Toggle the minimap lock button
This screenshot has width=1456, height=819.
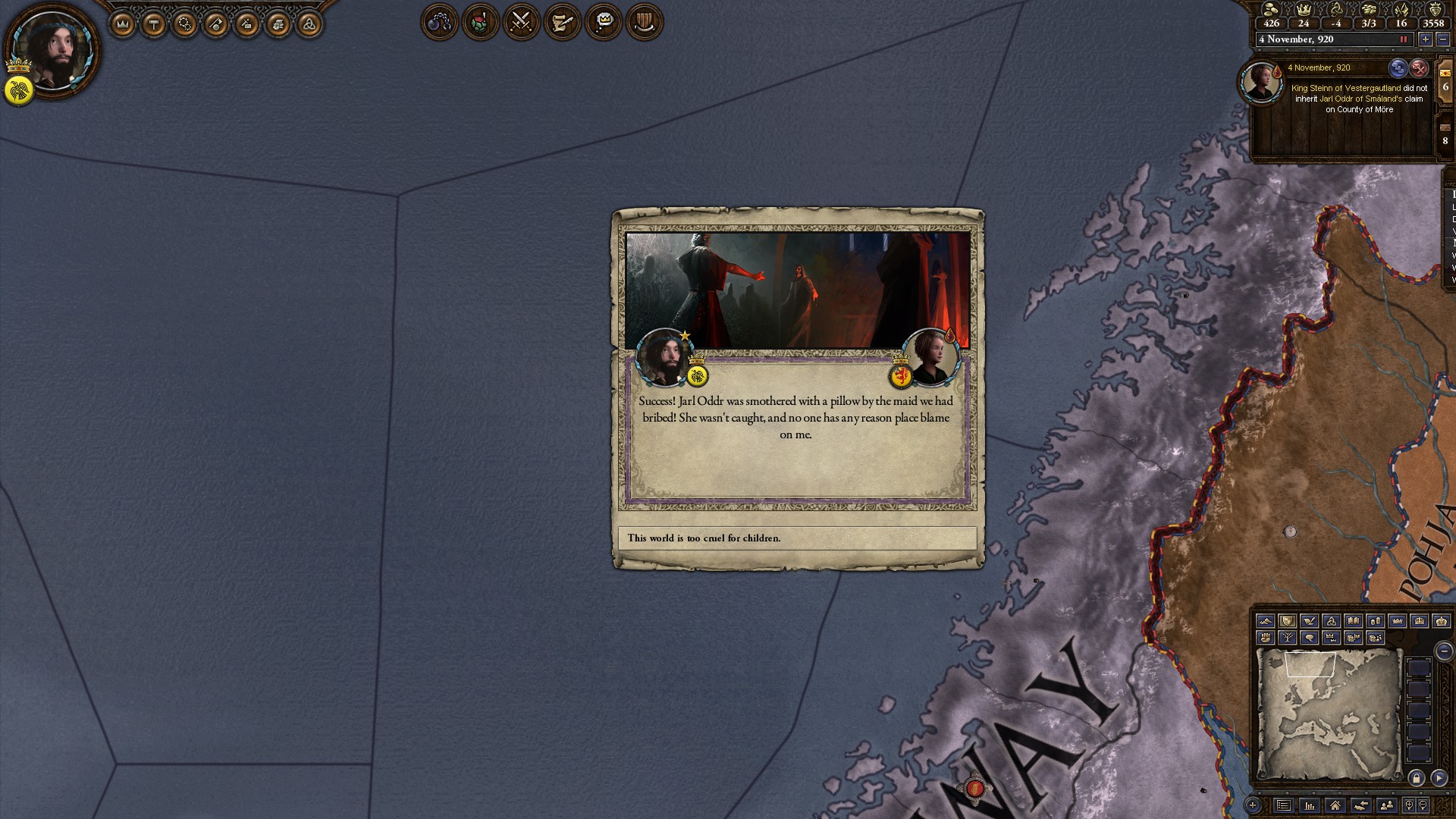coord(1416,778)
